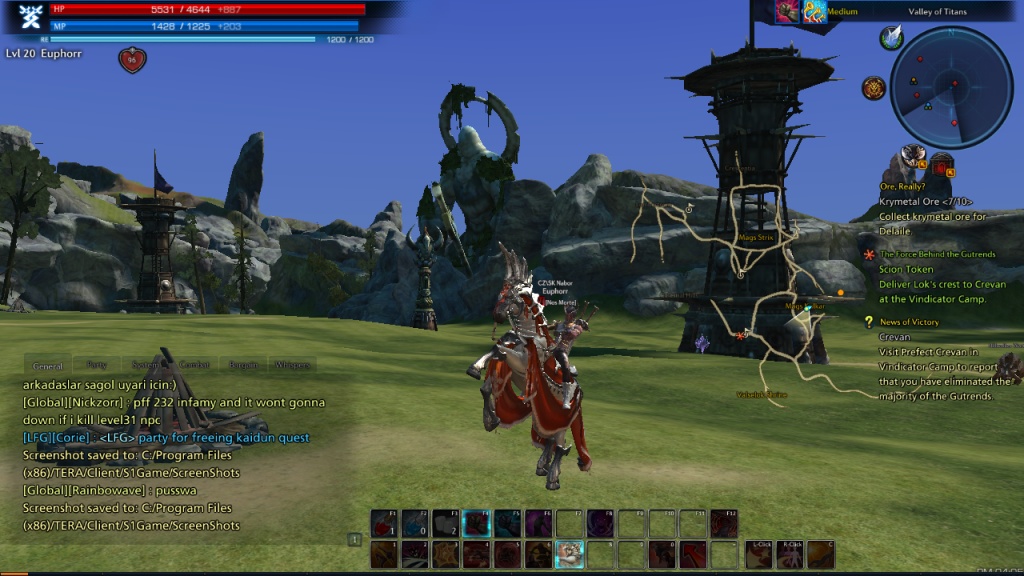Click the circular minimap
The image size is (1024, 576).
coord(951,87)
